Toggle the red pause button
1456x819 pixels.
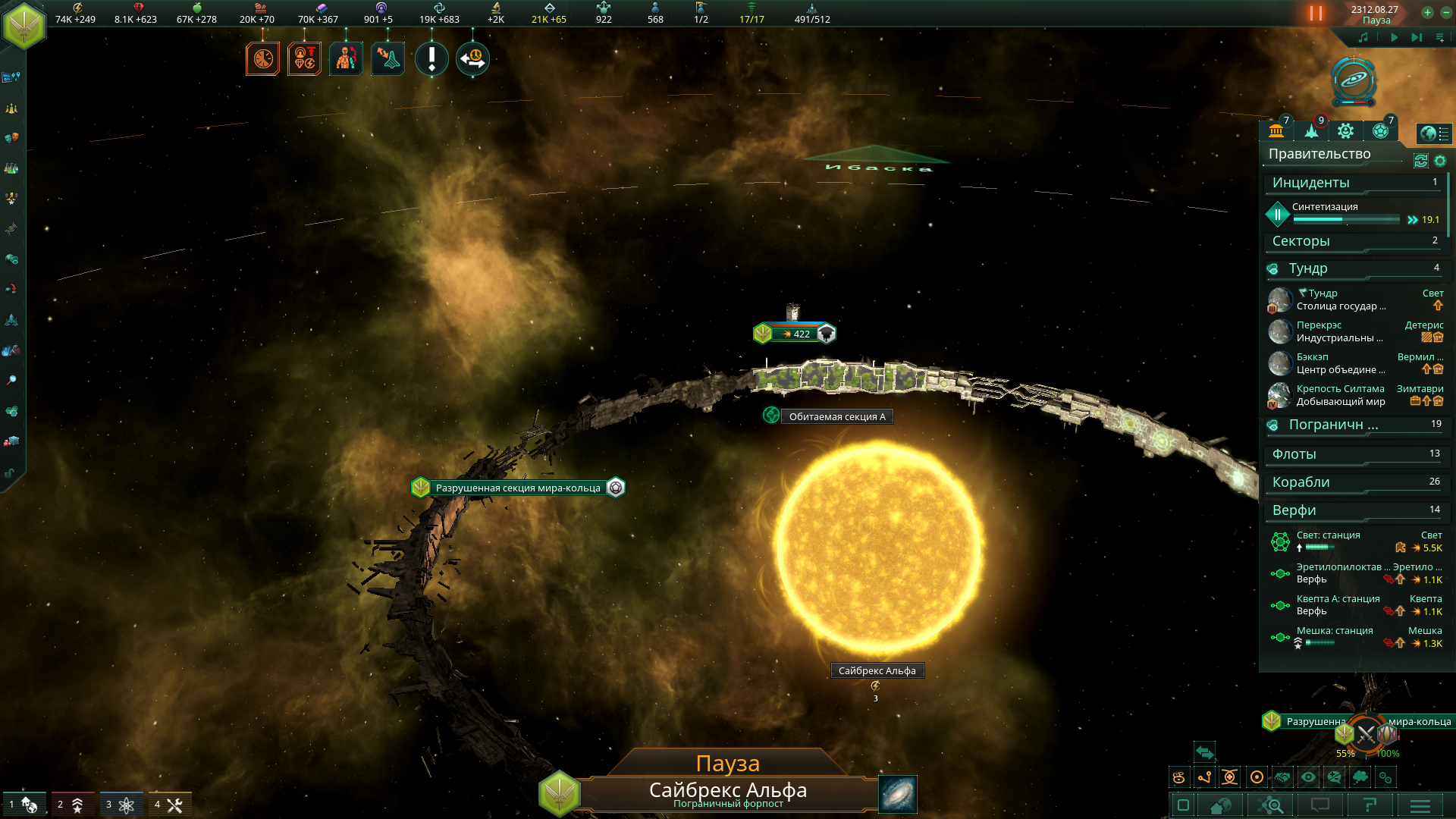1316,14
